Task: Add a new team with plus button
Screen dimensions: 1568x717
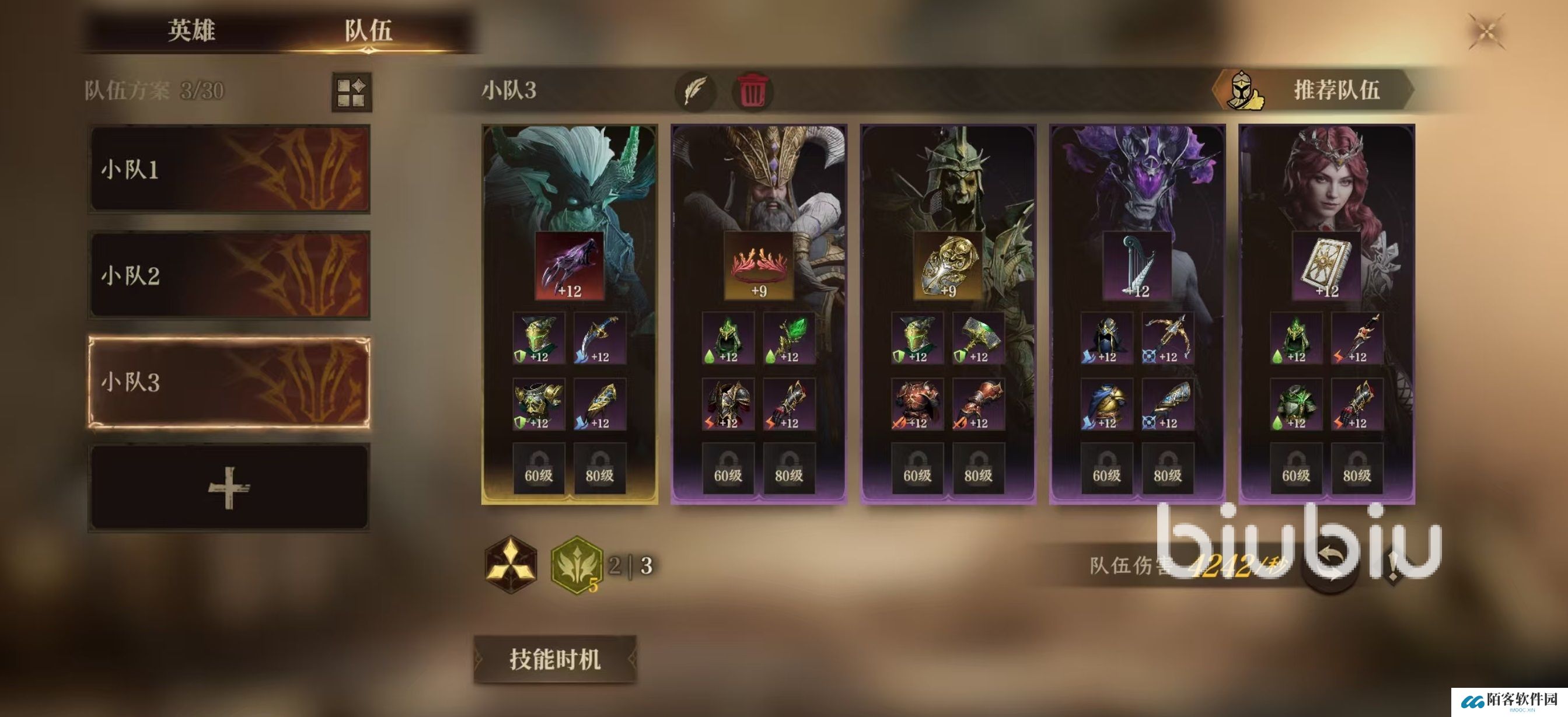Action: (x=229, y=488)
